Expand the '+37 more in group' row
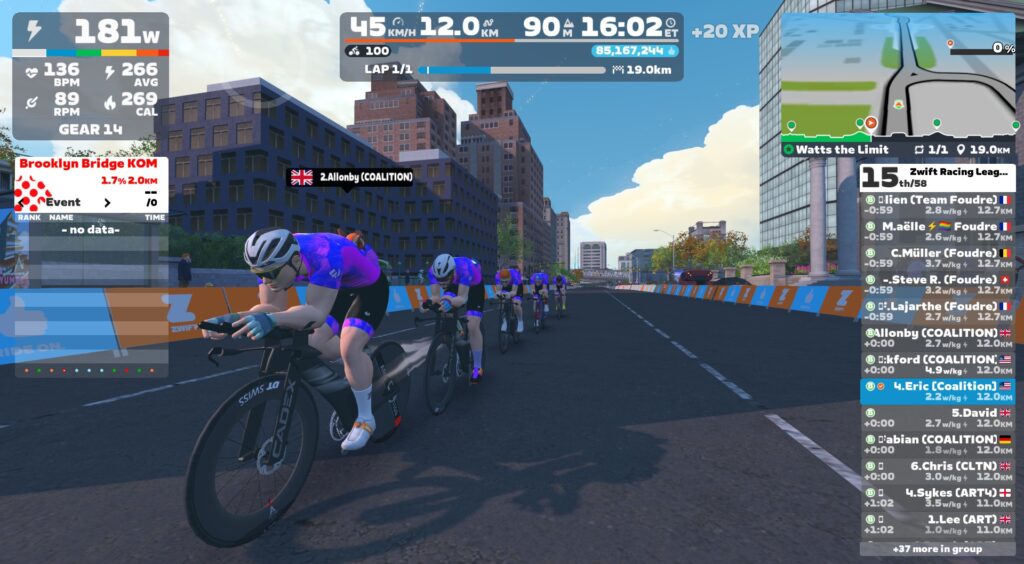The image size is (1024, 564). (x=937, y=548)
